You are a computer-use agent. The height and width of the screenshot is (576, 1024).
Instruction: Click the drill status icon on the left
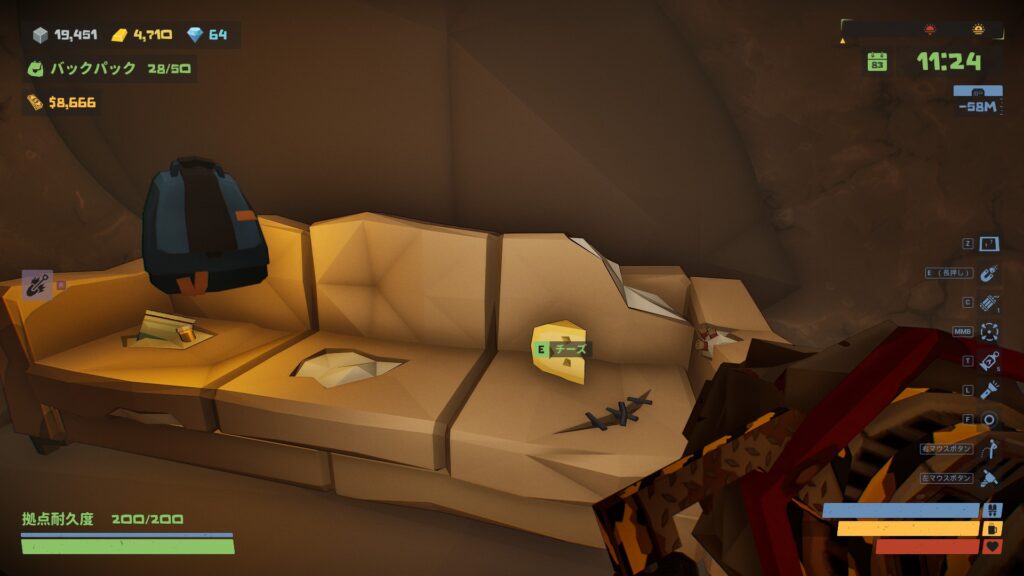point(37,284)
